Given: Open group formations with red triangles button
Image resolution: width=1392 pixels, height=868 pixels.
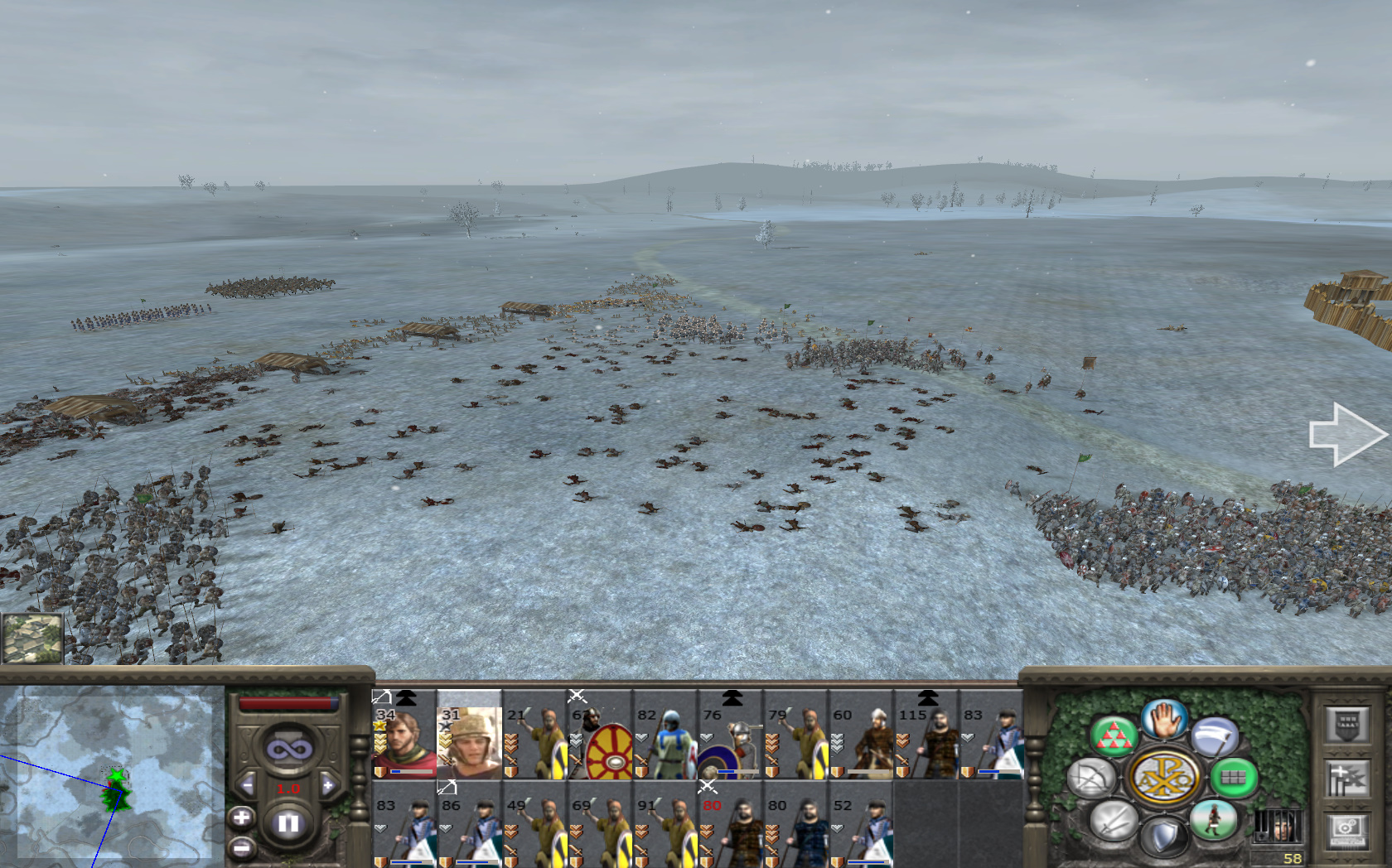Looking at the screenshot, I should point(1114,736).
